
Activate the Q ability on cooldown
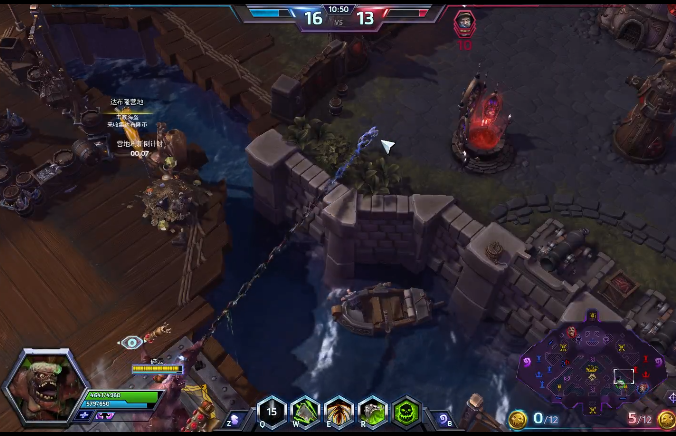pos(271,412)
